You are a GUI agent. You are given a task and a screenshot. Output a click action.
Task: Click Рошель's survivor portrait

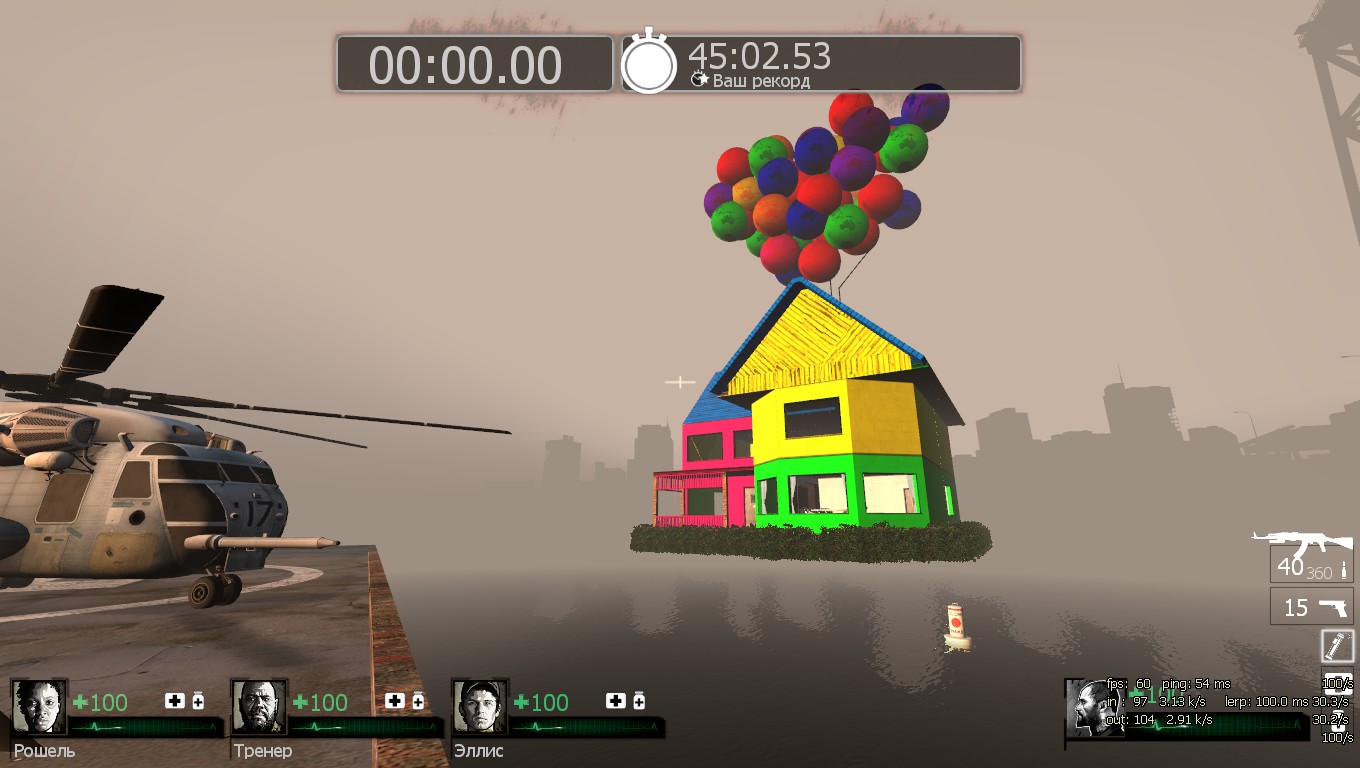[x=39, y=707]
